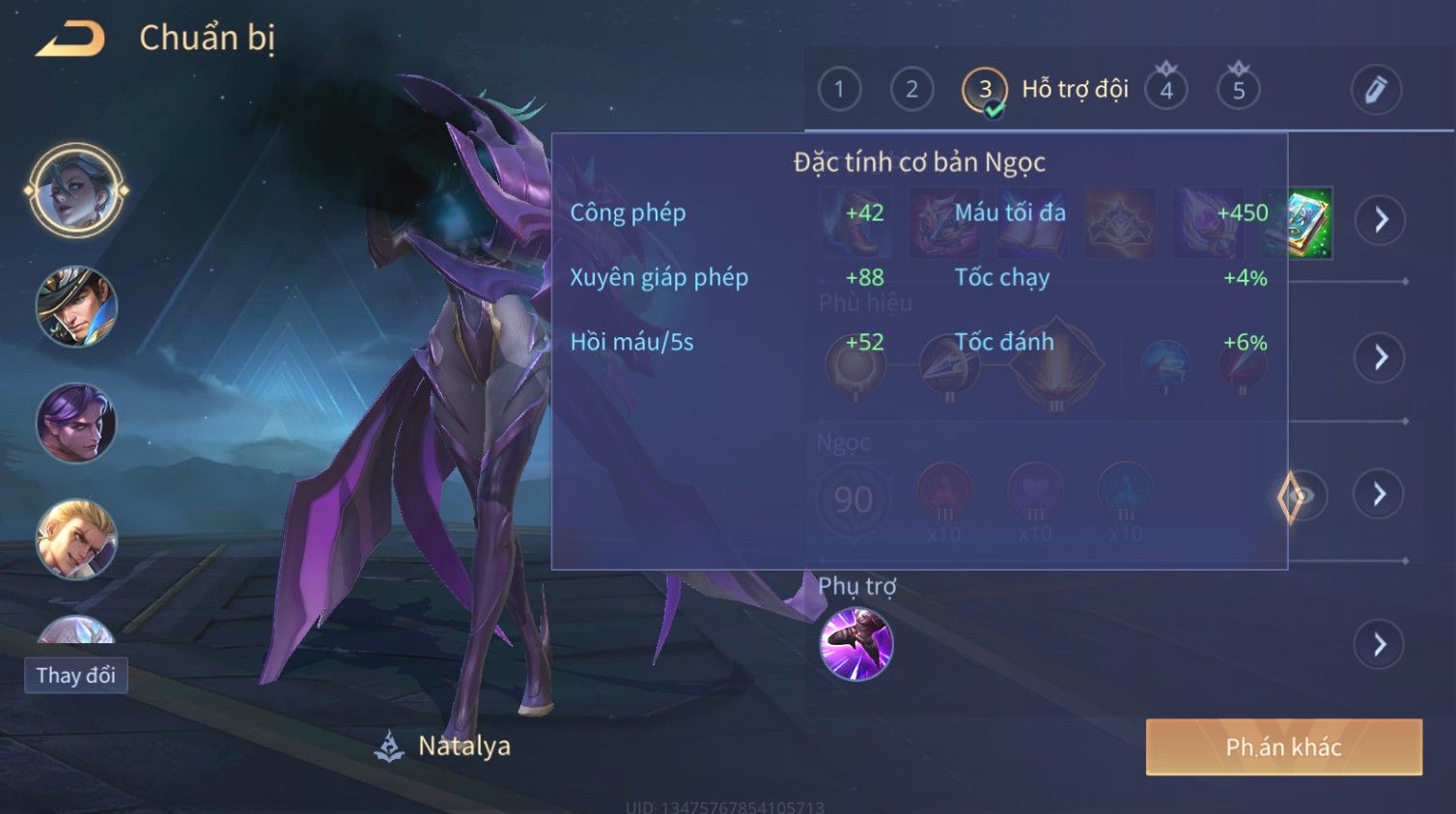Screen dimensions: 1456x814
Task: Go back using the return arrow
Action: tap(70, 39)
